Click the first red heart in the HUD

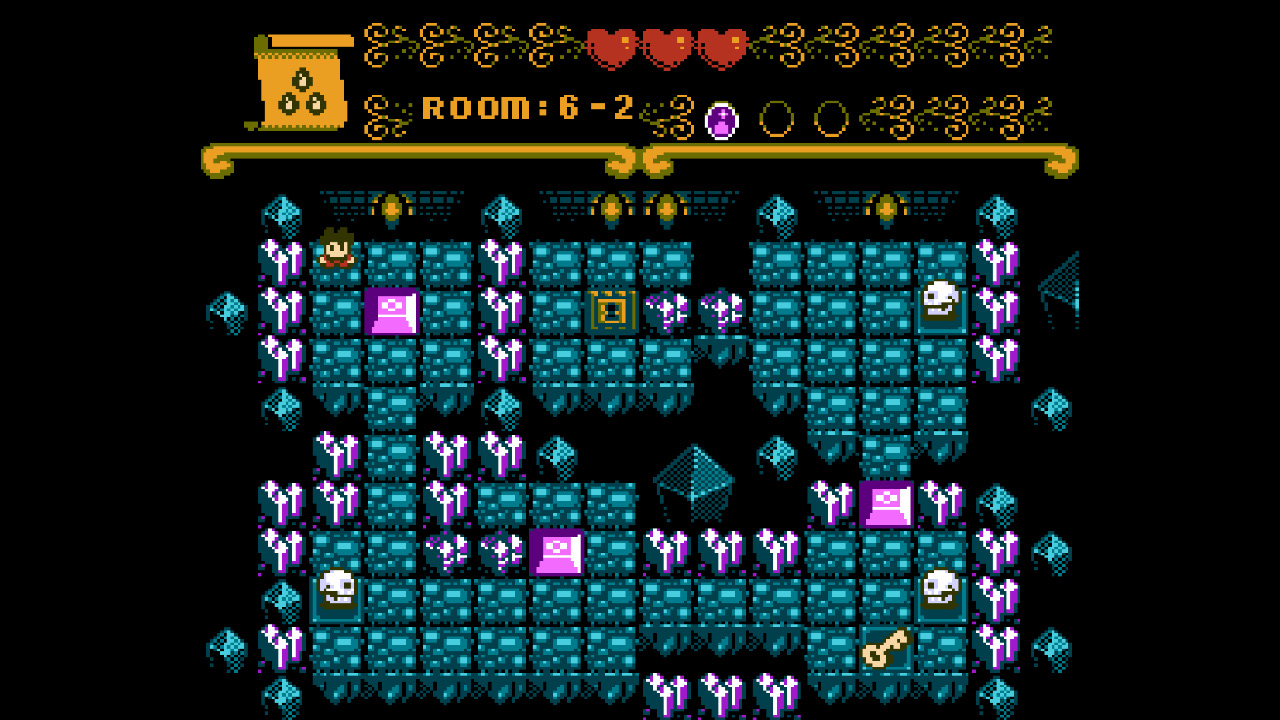pyautogui.click(x=614, y=45)
